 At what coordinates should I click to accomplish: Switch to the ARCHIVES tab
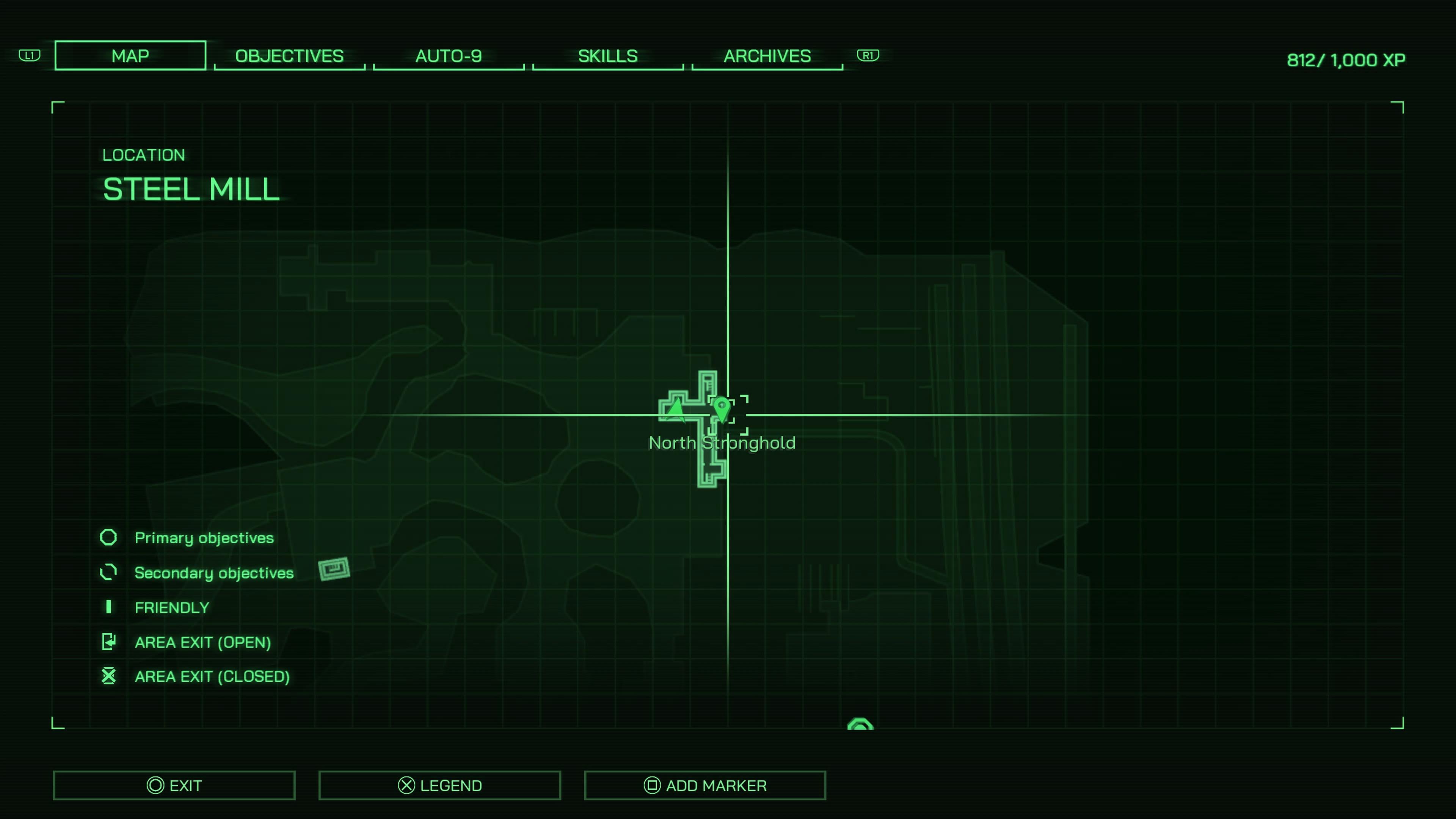[x=766, y=55]
